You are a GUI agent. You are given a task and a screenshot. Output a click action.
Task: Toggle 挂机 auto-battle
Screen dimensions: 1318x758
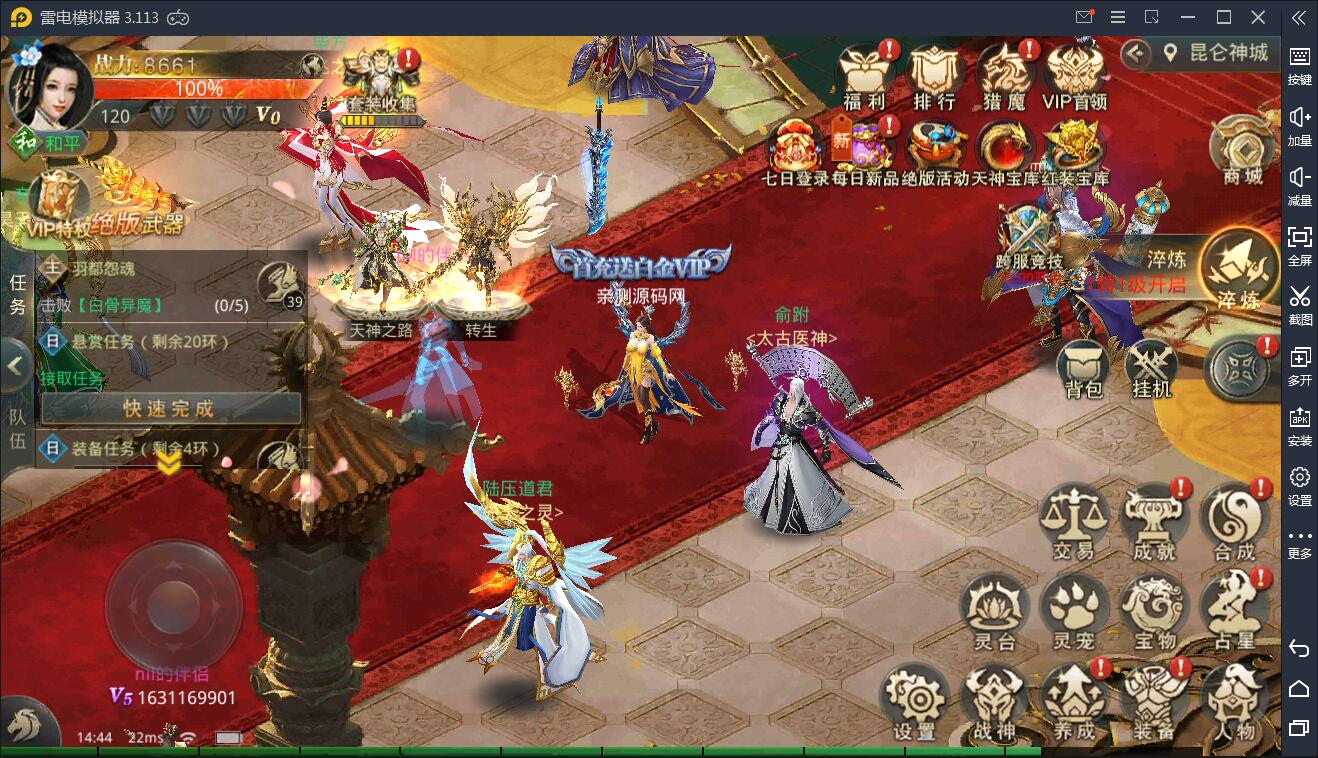(x=1151, y=366)
